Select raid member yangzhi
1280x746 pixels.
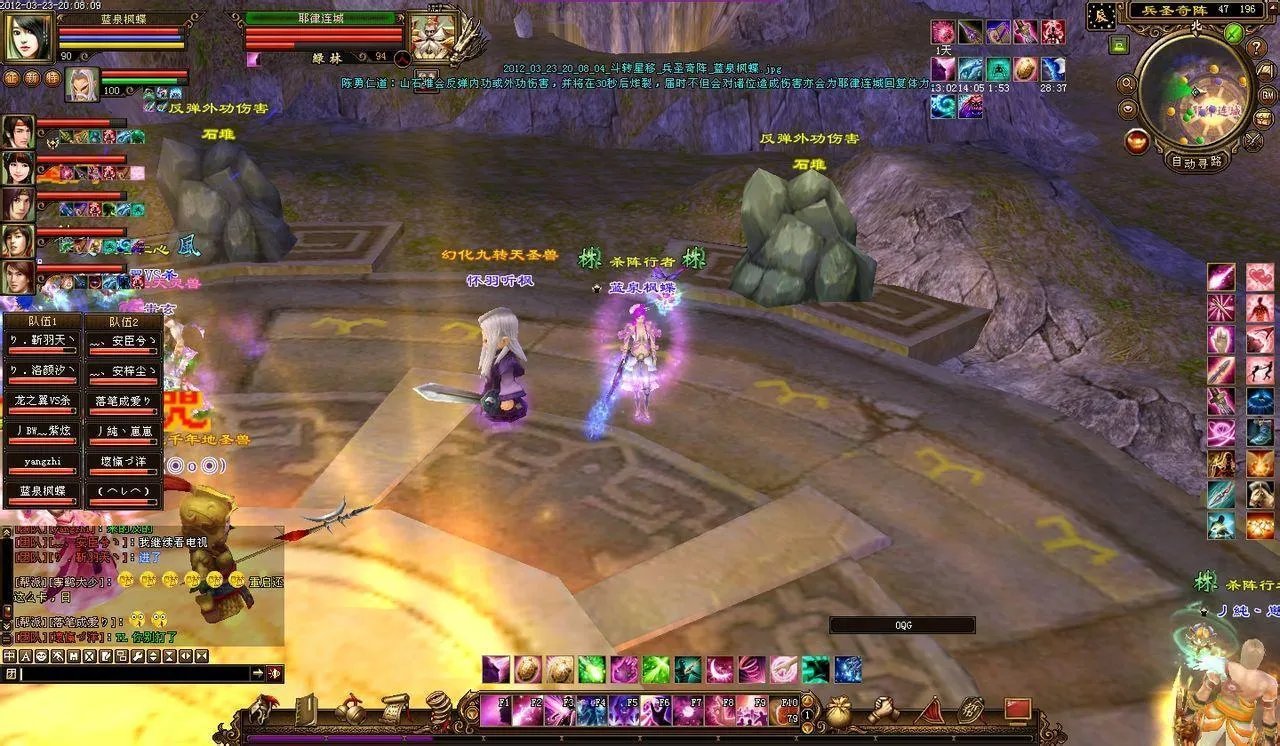pos(42,463)
